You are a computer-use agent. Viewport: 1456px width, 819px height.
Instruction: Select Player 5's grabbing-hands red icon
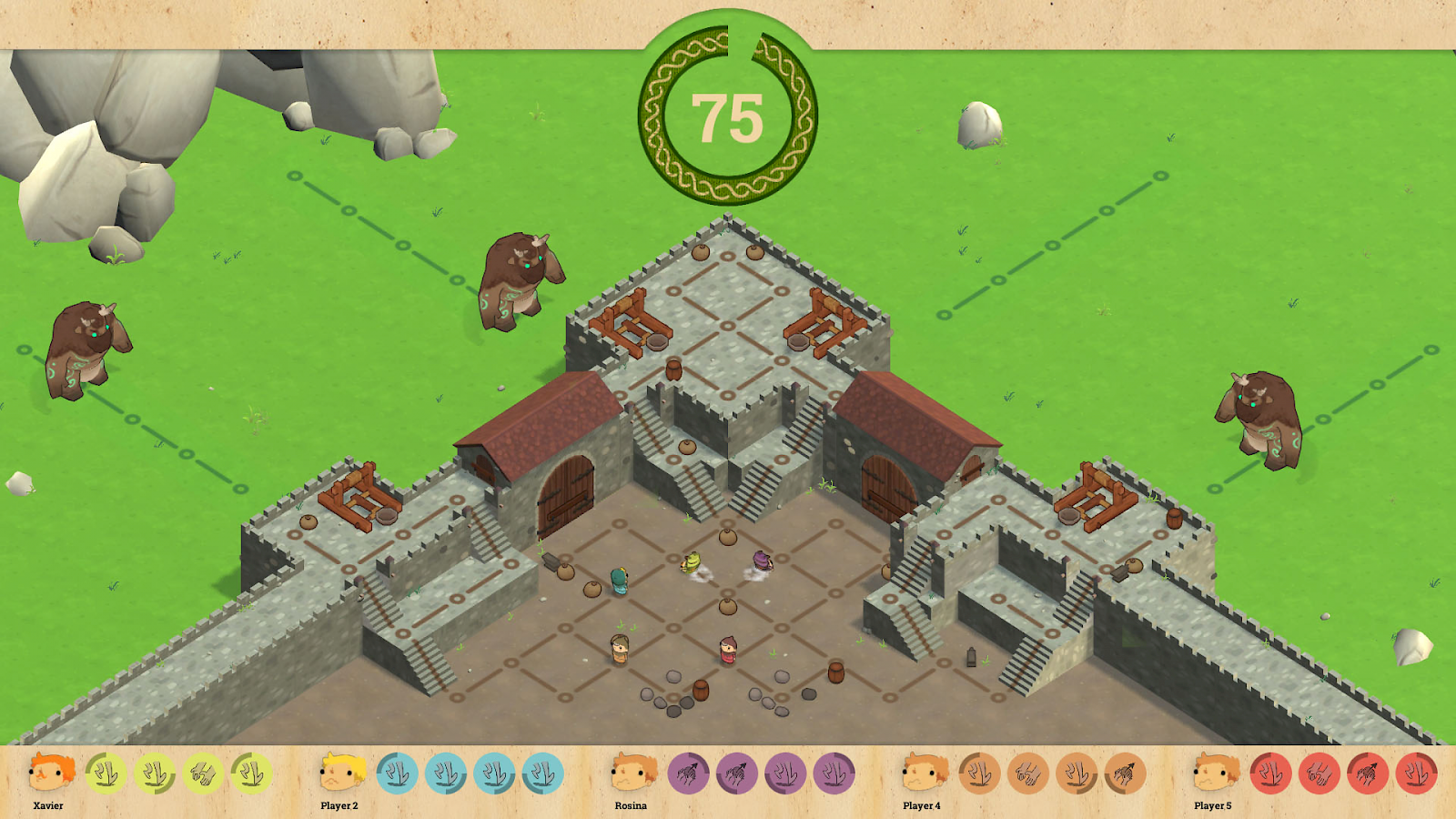coord(1322,771)
